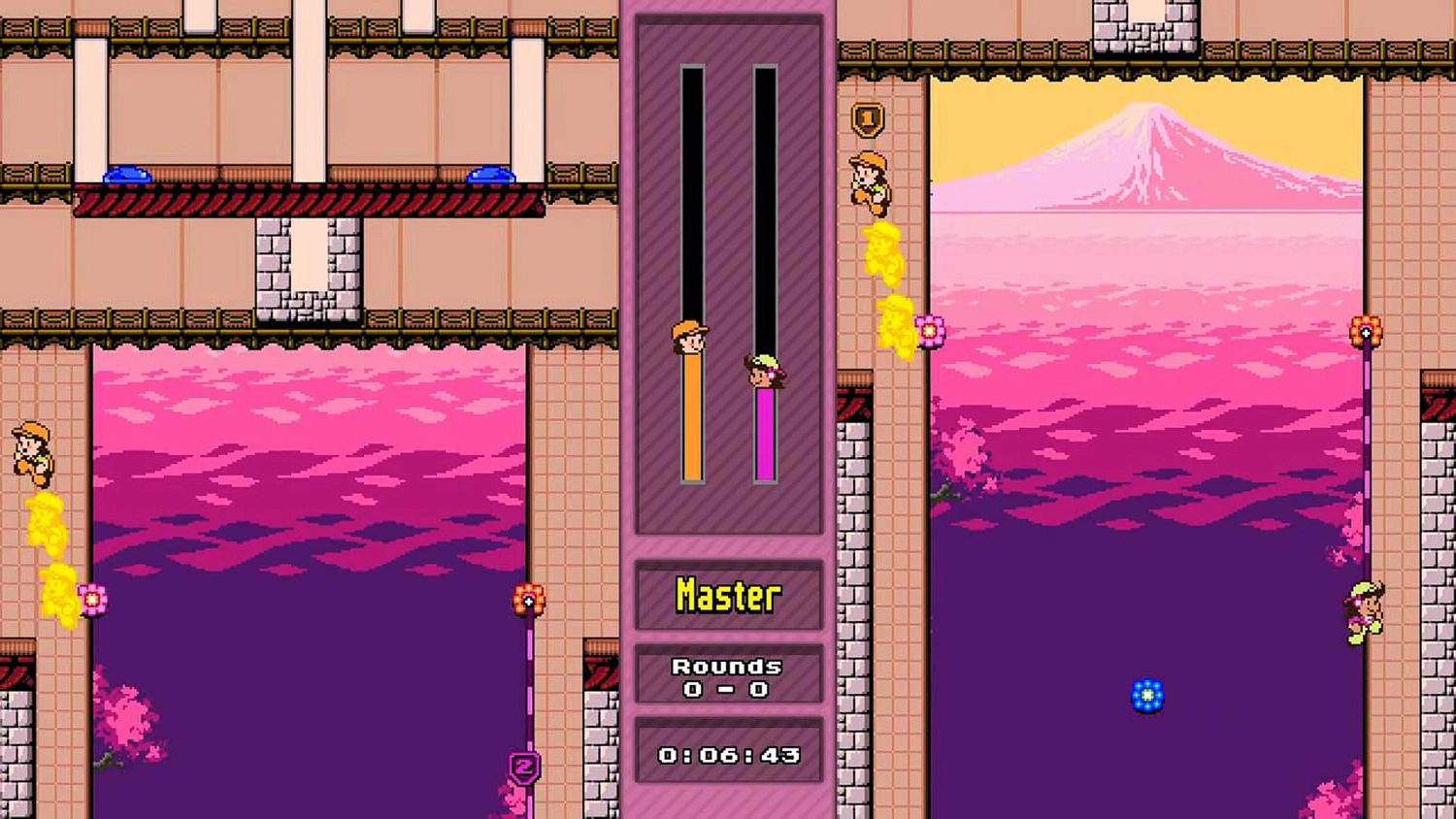Click the blue snail on the upper-left platform
The width and height of the screenshot is (1456, 819).
(127, 176)
